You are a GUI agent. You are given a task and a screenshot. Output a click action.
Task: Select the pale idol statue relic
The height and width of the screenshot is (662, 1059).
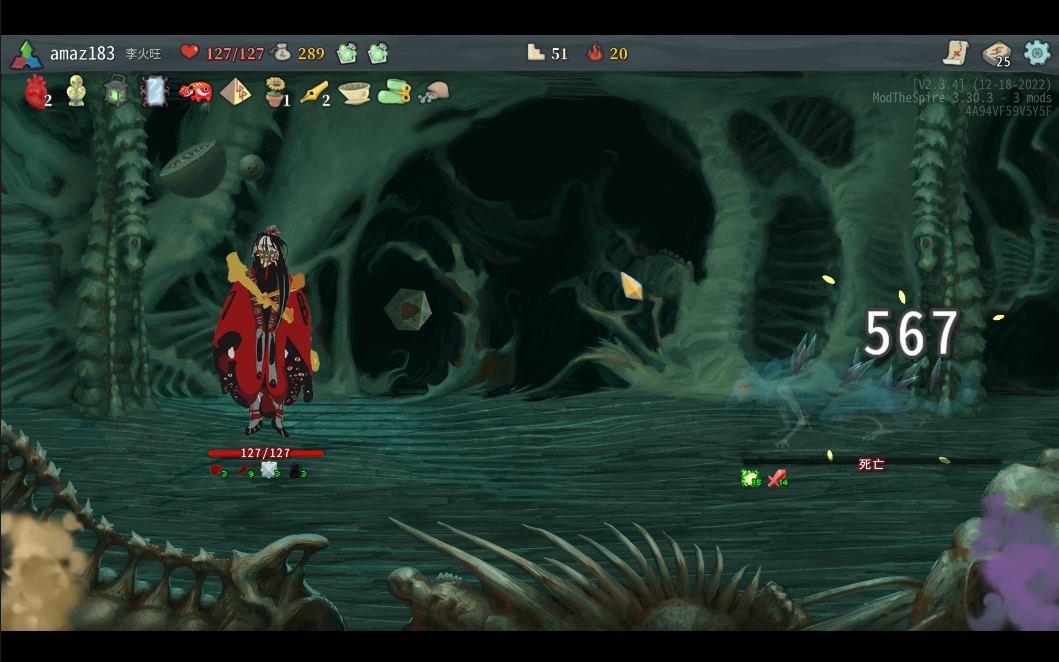point(76,92)
